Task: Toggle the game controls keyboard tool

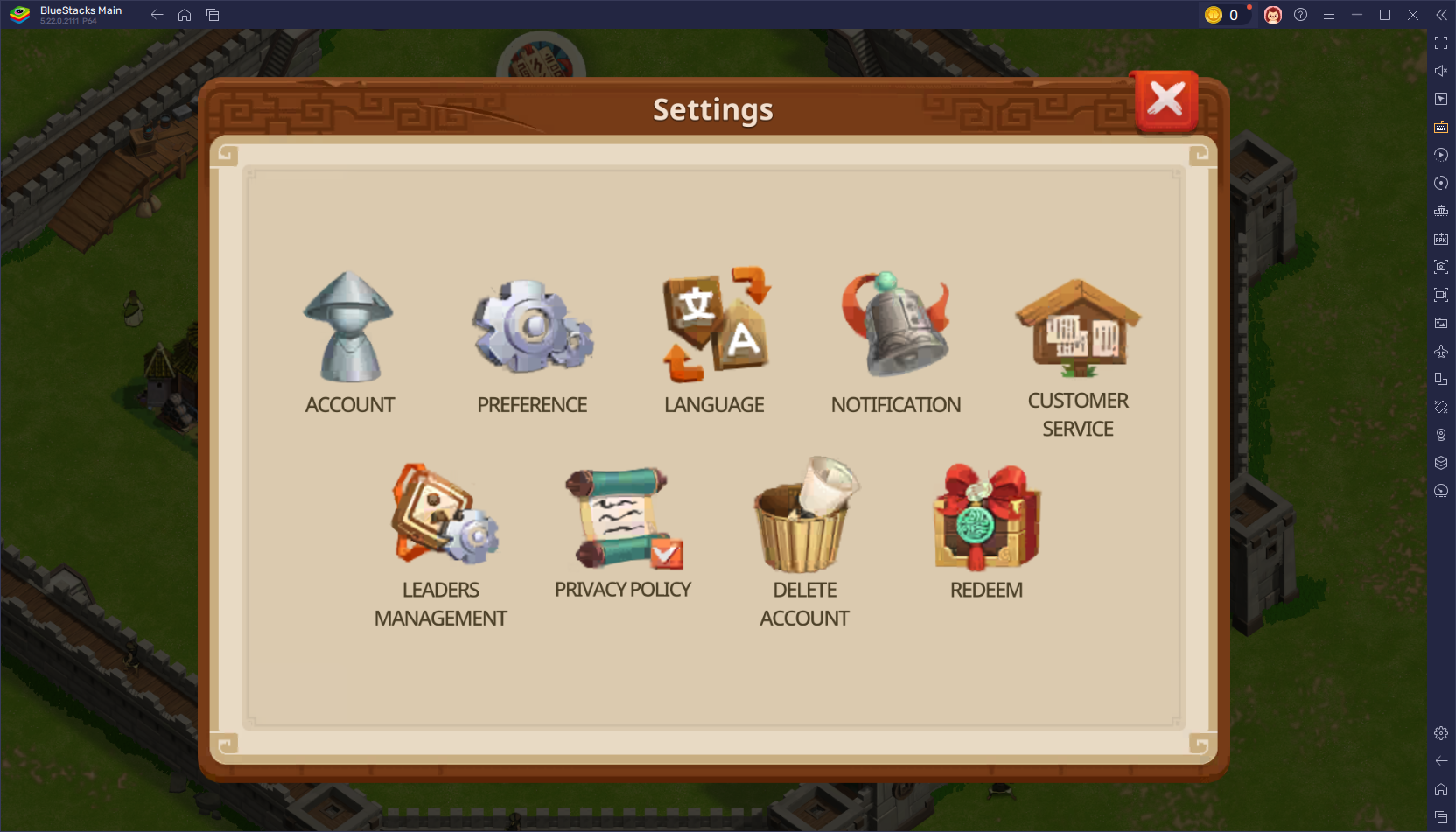Action: [x=1441, y=127]
